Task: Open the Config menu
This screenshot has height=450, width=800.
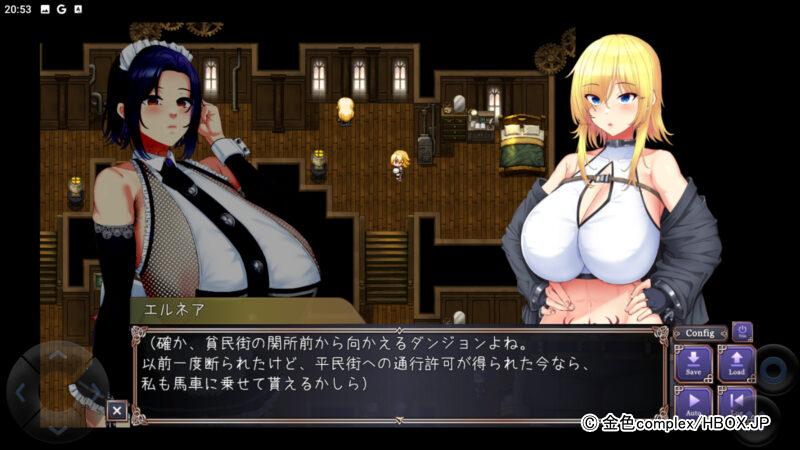Action: 700,333
